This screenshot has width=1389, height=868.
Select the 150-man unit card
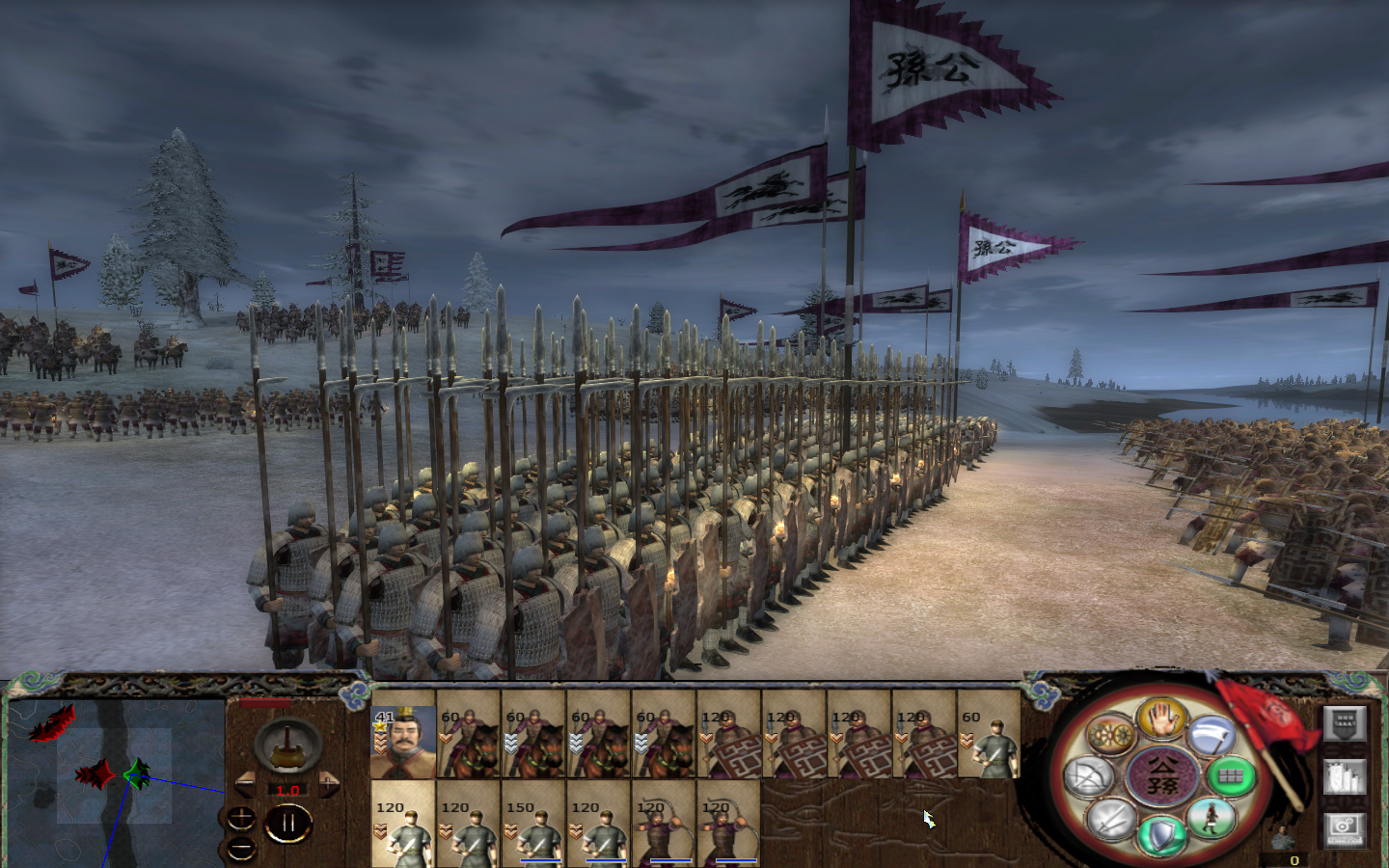(x=535, y=827)
